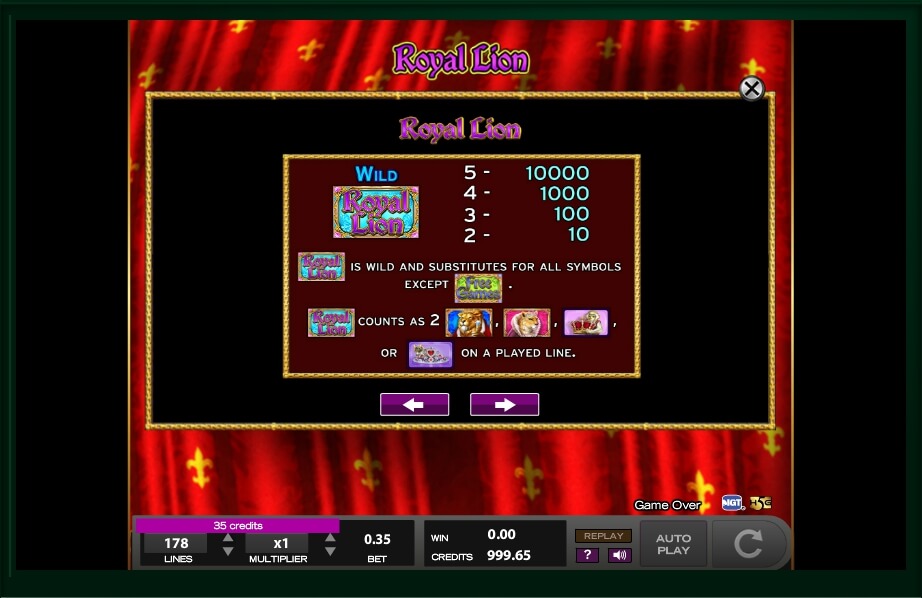Click the Replay button
Viewport: 922px width, 598px height.
tap(603, 536)
